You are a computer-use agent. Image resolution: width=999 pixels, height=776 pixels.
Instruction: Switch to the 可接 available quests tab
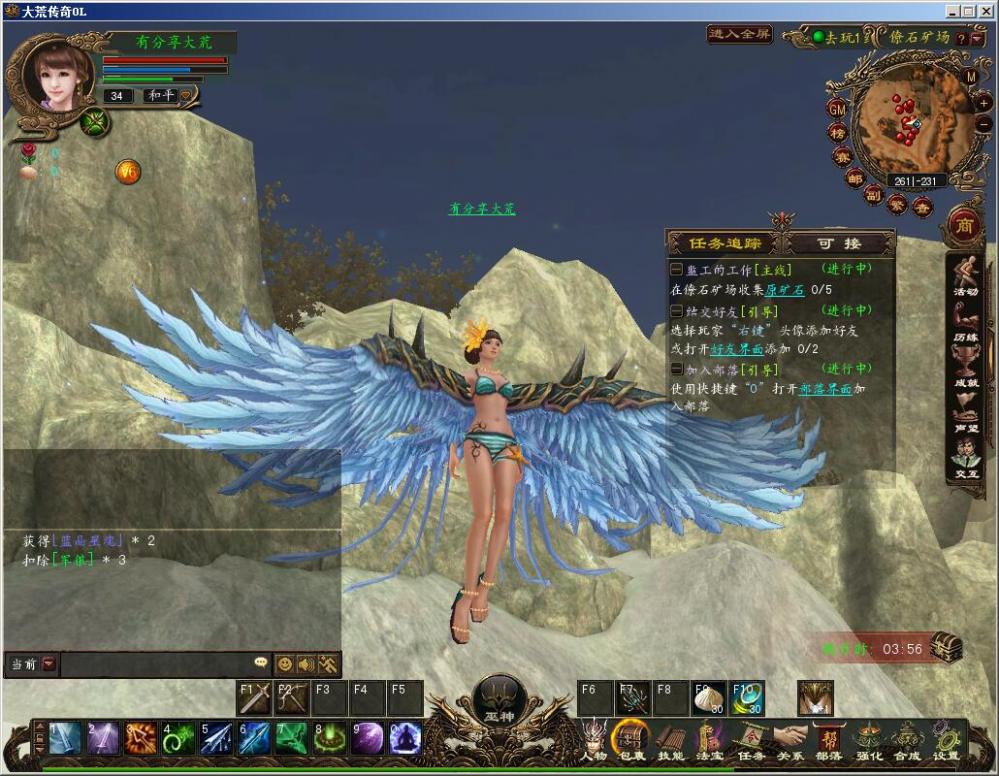pyautogui.click(x=839, y=243)
